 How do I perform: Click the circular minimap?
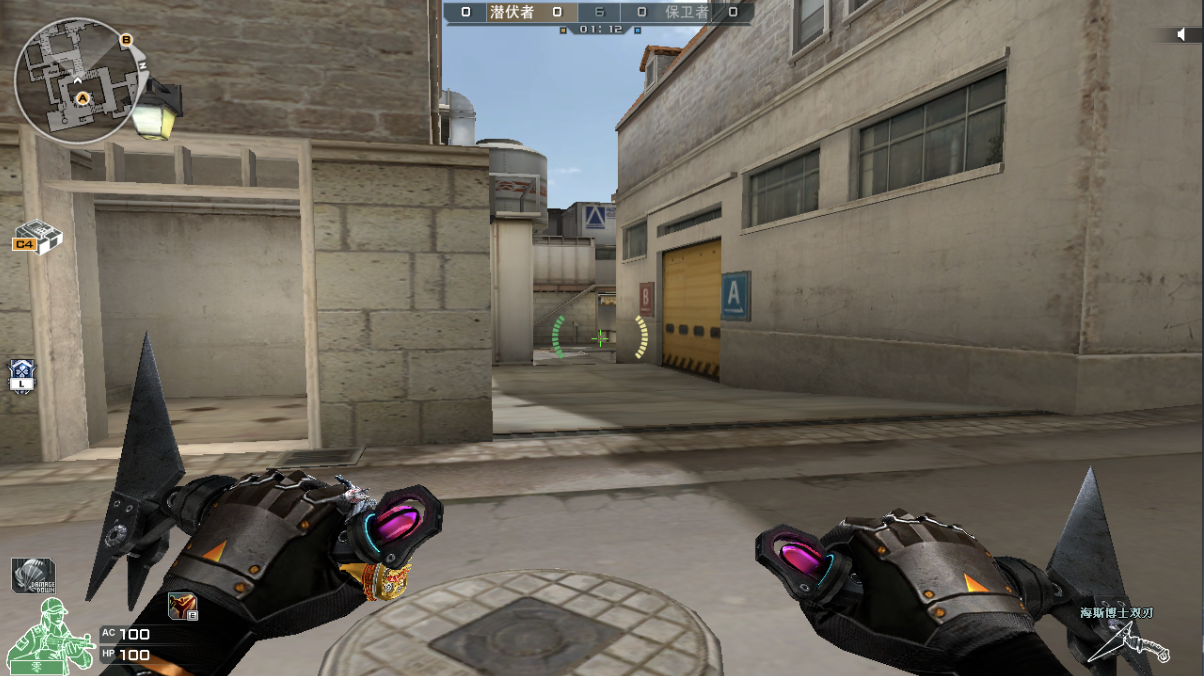(x=78, y=80)
